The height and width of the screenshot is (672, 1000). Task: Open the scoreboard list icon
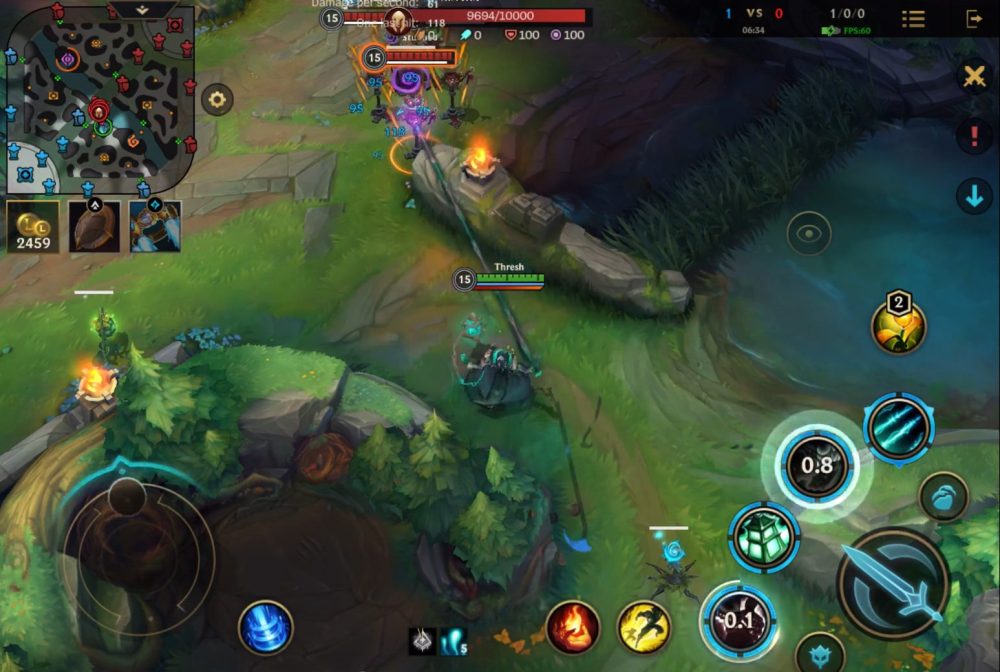(913, 19)
